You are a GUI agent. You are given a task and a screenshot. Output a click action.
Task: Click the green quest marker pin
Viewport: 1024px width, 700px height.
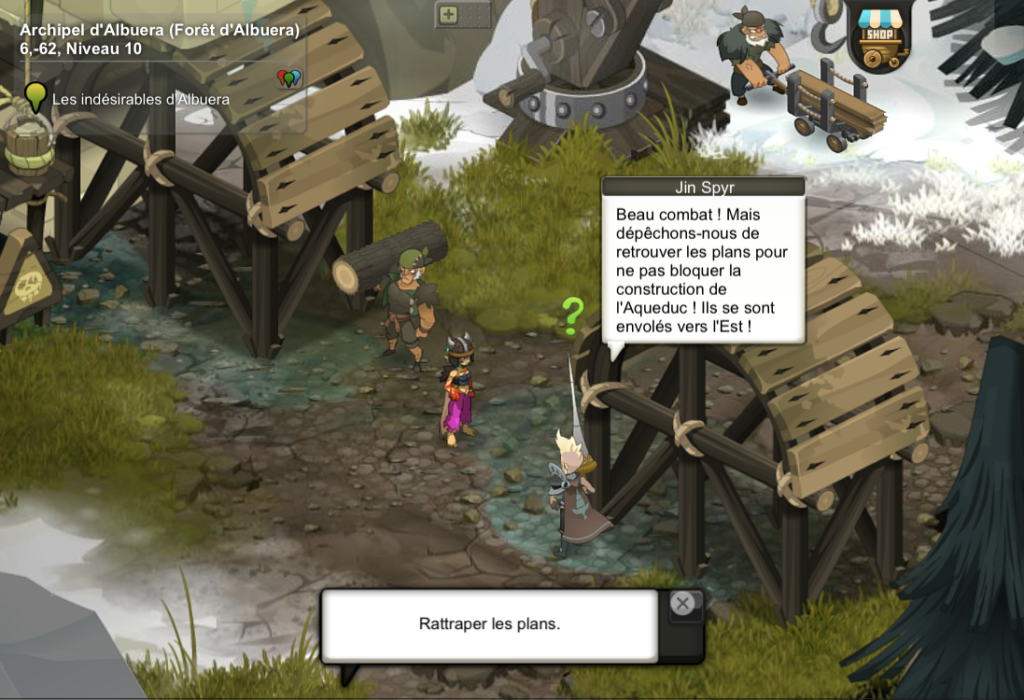[36, 97]
